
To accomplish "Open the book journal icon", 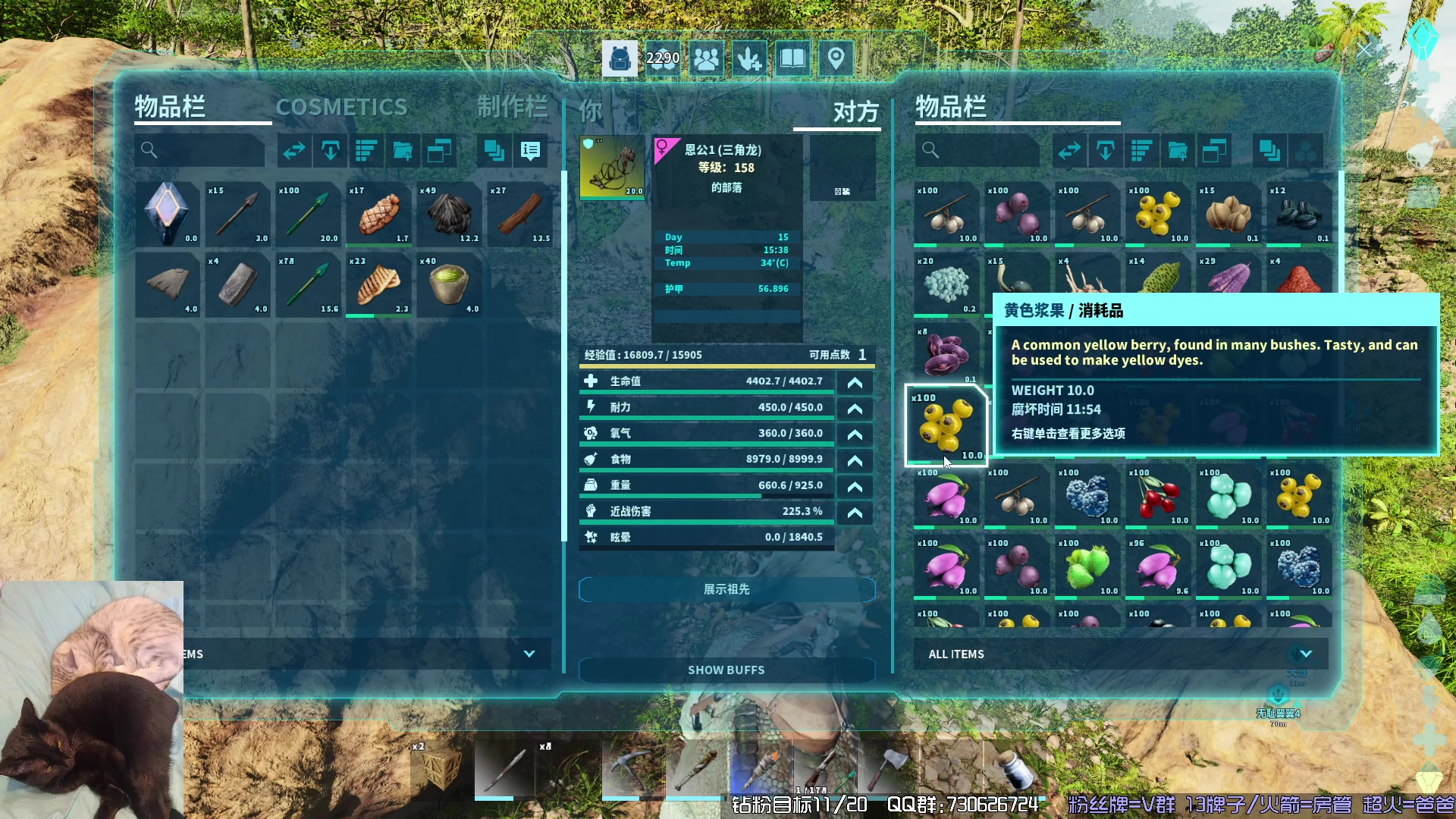I will point(792,58).
